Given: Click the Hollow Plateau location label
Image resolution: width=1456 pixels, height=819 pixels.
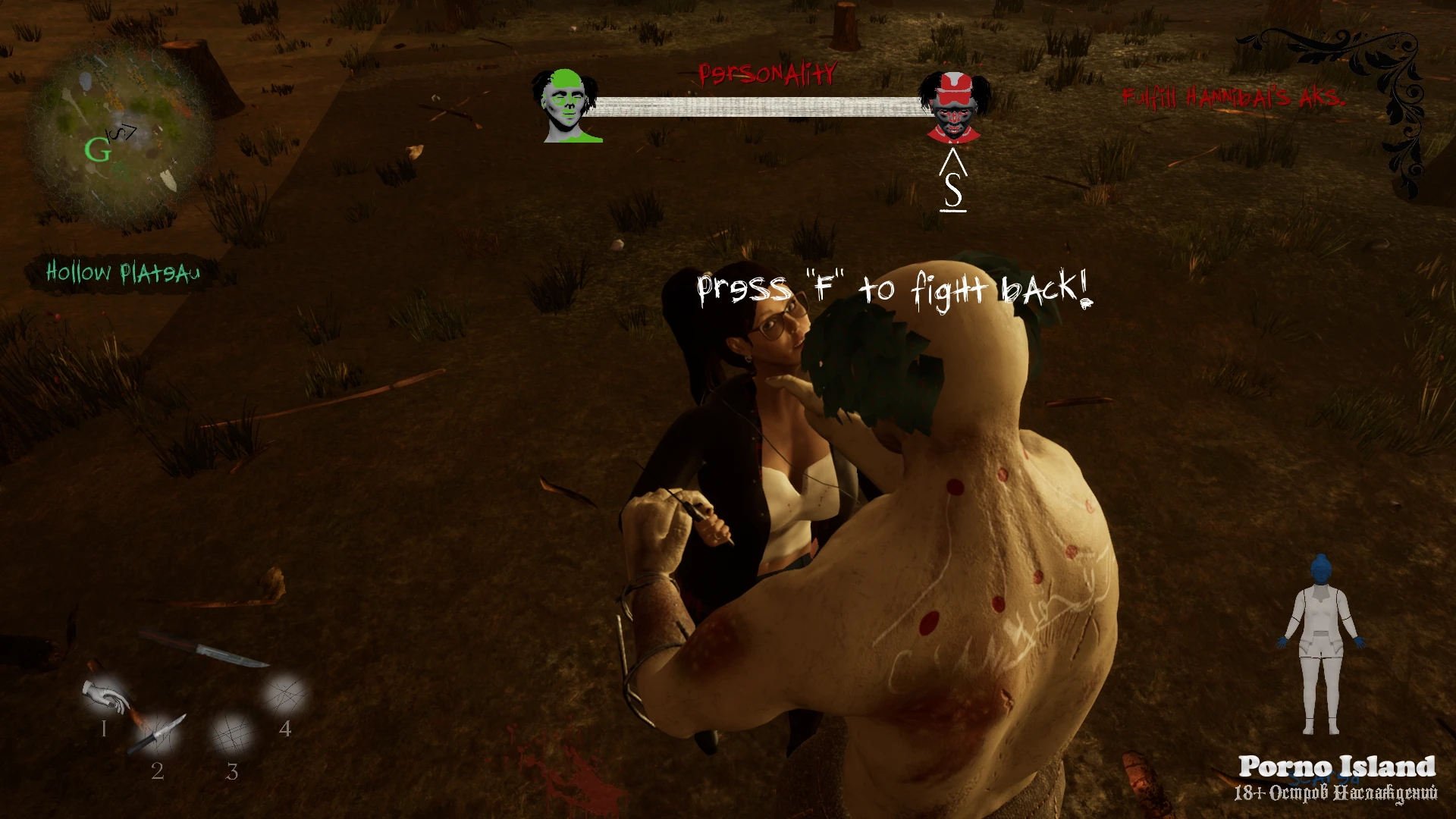Looking at the screenshot, I should 123,272.
